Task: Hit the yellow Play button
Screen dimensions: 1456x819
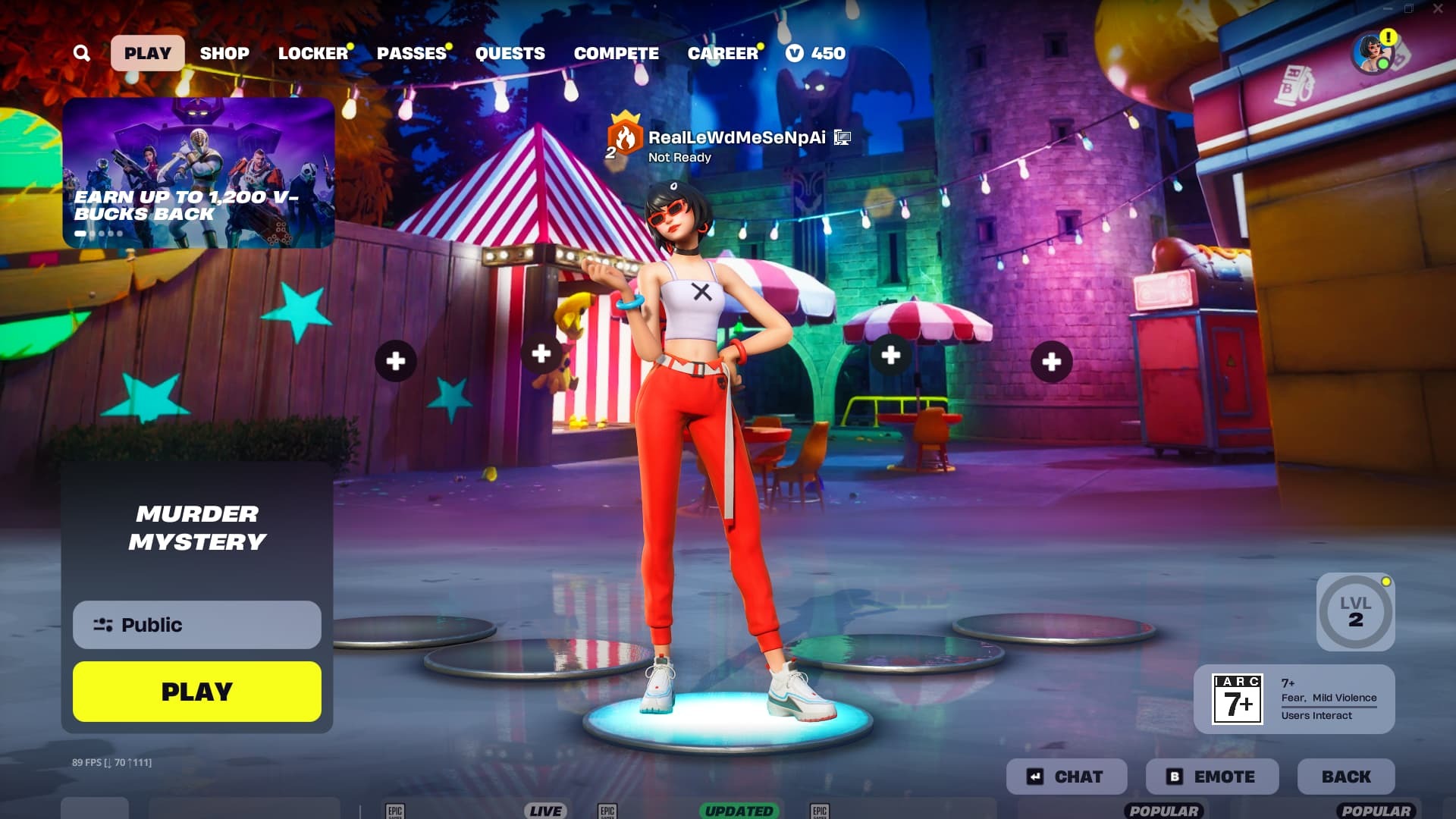Action: point(197,692)
